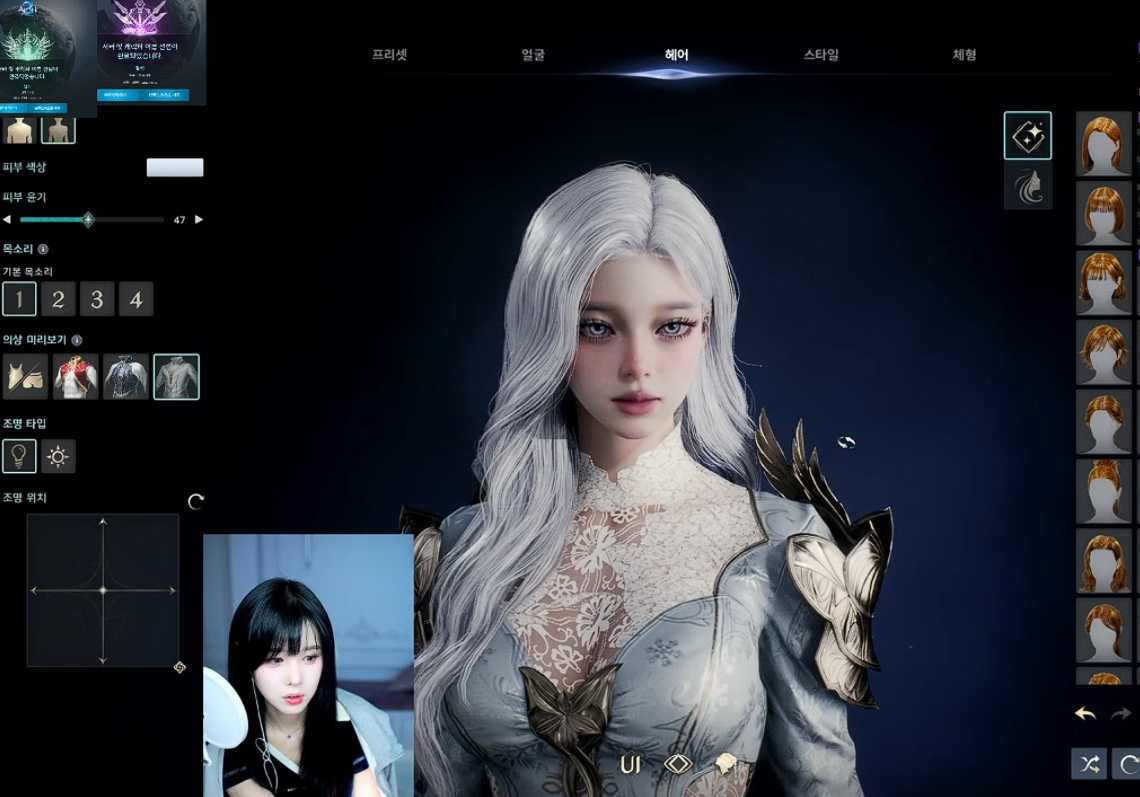Choose voice option 2
Screen dimensions: 1140x797
[x=58, y=299]
